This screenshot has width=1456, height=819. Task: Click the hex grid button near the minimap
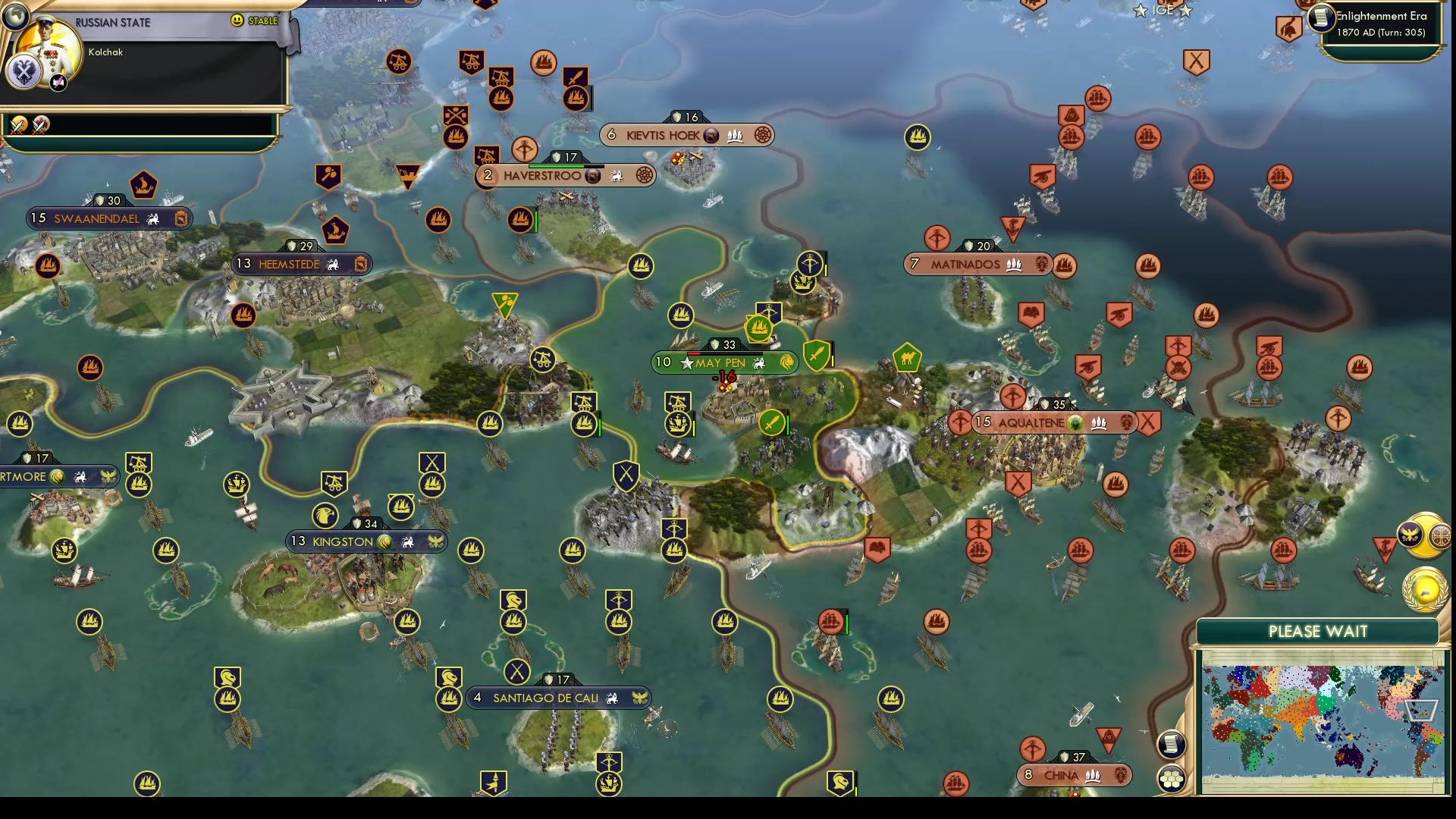[1171, 777]
